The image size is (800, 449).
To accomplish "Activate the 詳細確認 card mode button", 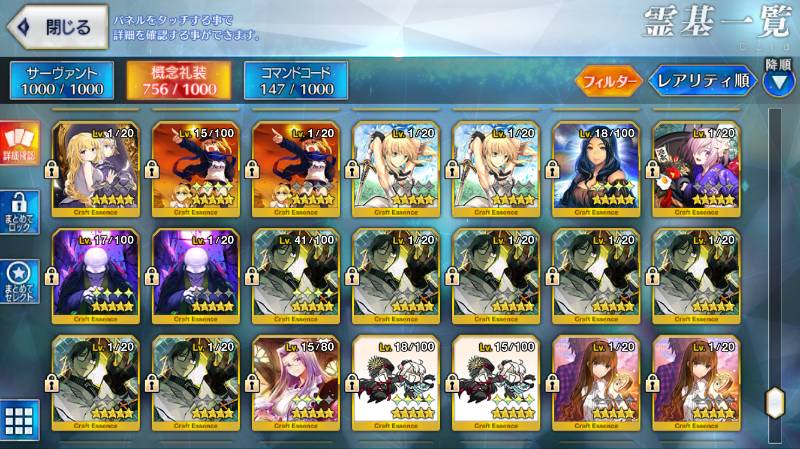I will point(18,142).
